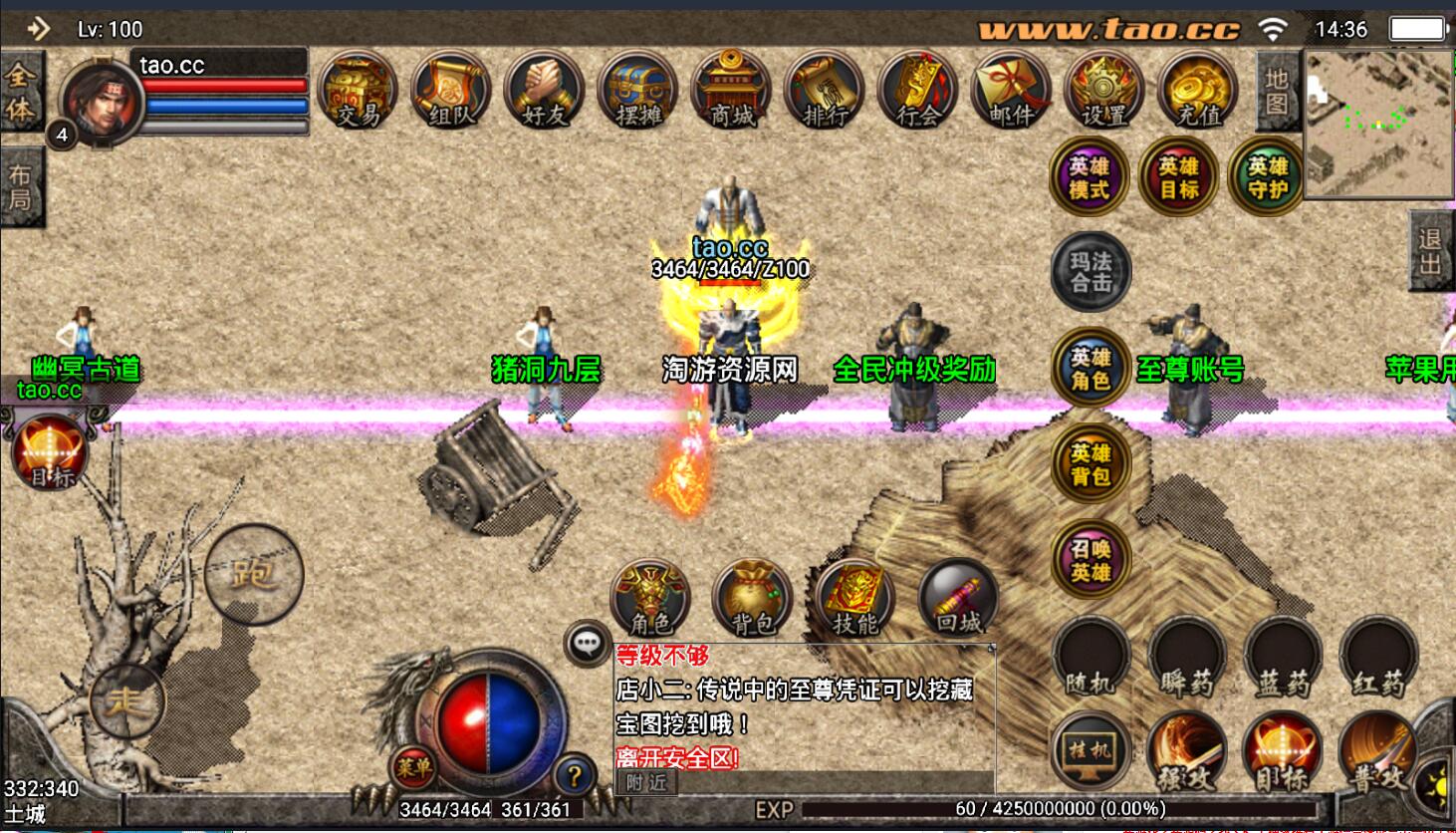Open the 设置 settings icon

pos(1104,91)
